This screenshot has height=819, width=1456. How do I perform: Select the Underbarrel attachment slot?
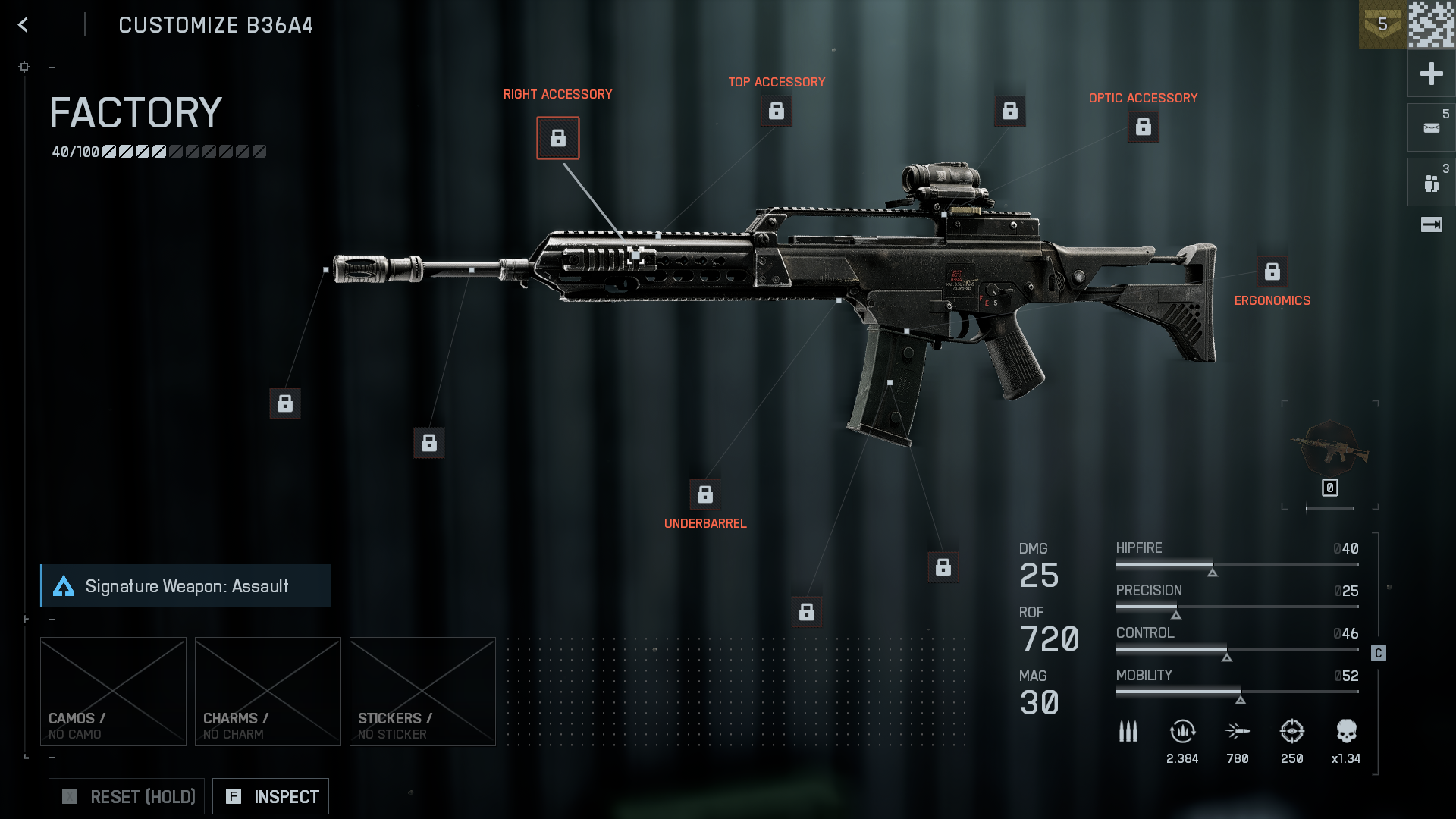(x=705, y=494)
